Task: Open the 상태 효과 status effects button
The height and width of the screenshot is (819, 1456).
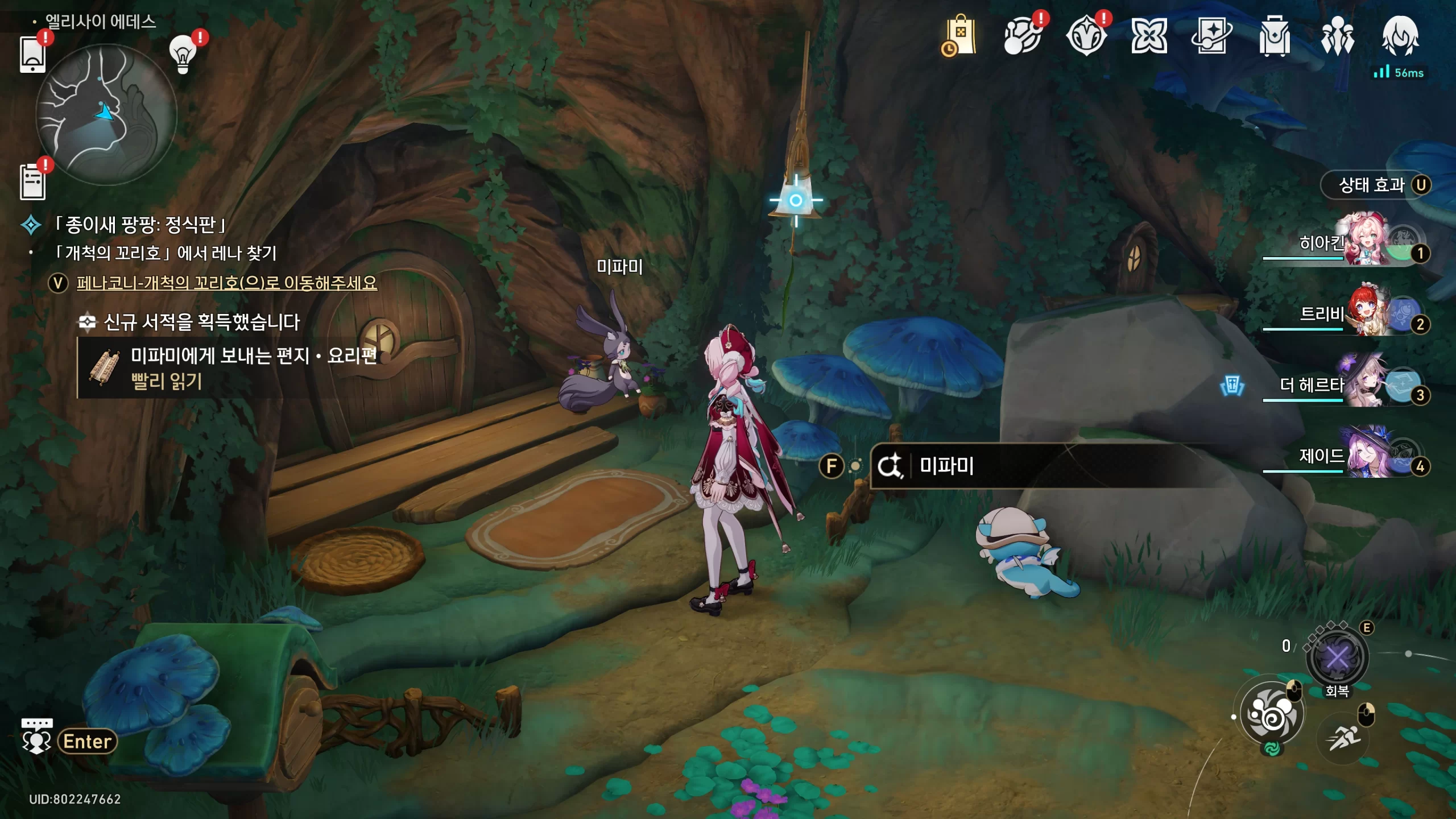Action: 1375,185
